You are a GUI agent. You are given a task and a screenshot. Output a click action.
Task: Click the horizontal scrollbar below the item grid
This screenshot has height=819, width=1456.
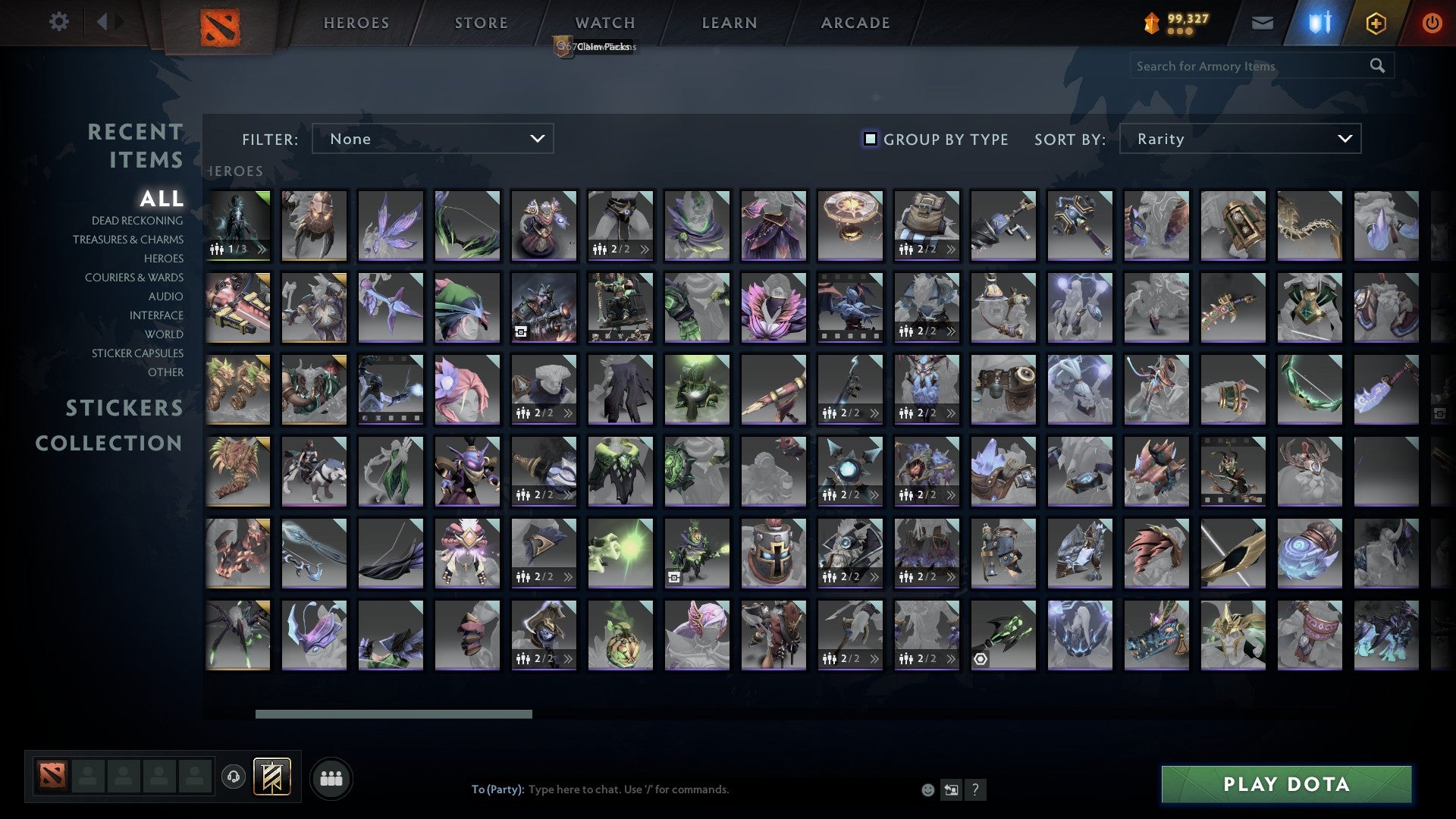394,714
